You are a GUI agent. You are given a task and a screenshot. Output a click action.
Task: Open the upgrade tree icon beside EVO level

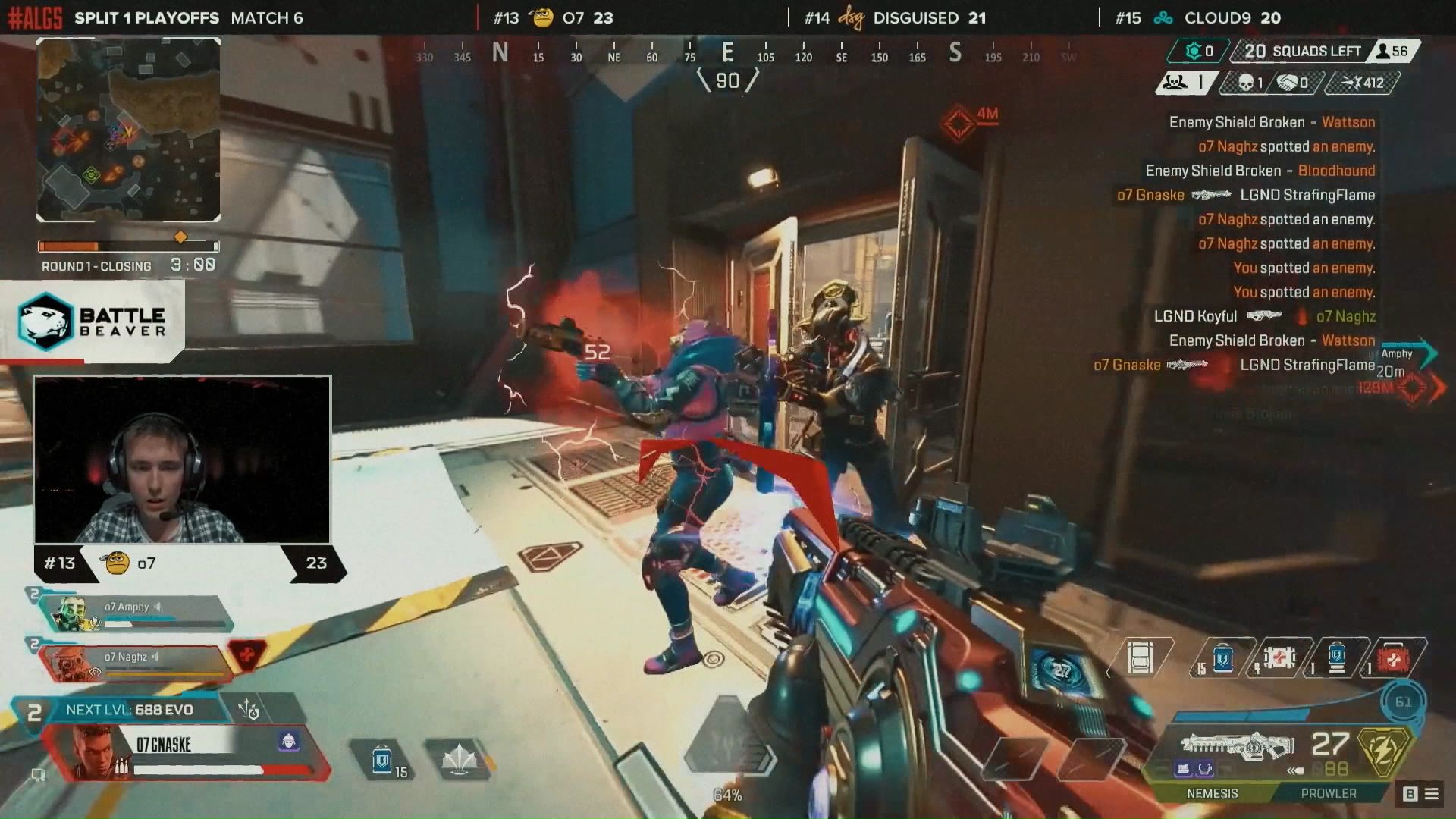point(249,710)
